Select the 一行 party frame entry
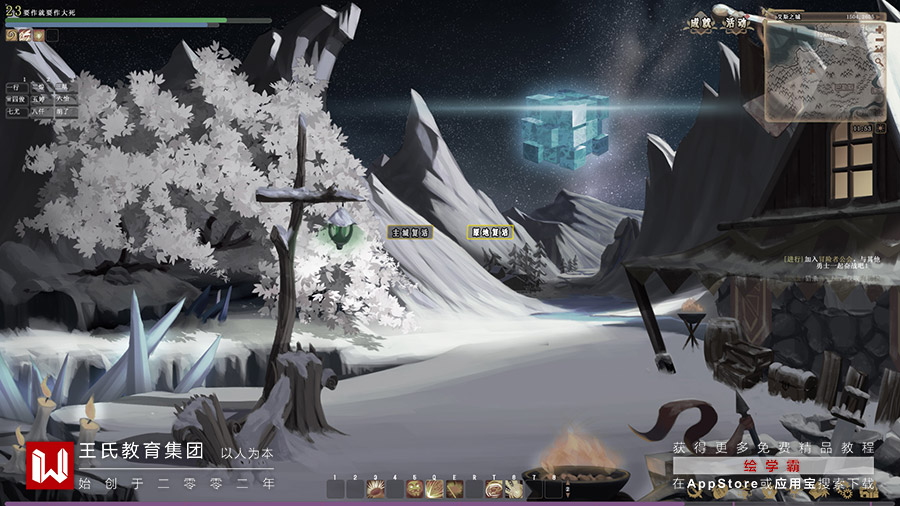 (x=13, y=88)
